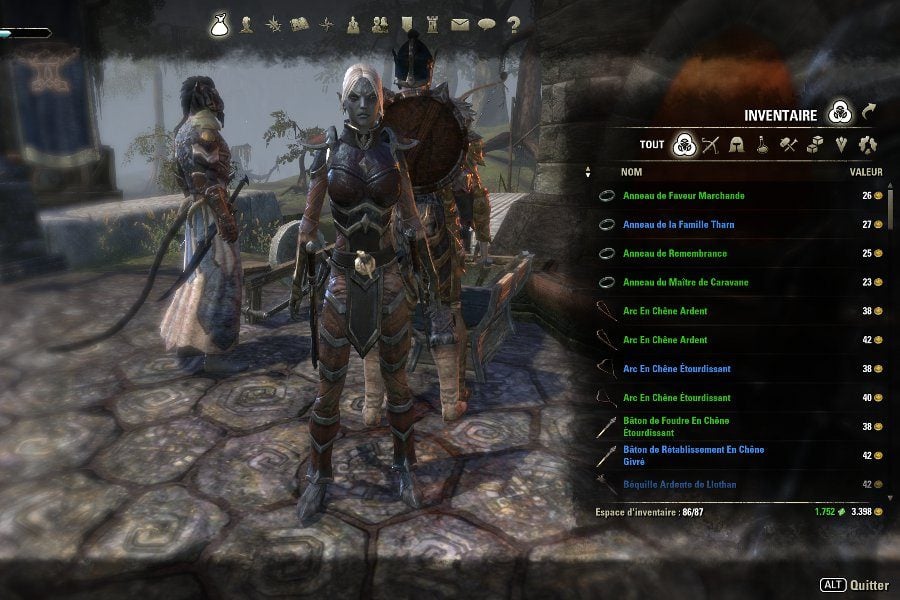Open the character sheet icon

point(247,24)
